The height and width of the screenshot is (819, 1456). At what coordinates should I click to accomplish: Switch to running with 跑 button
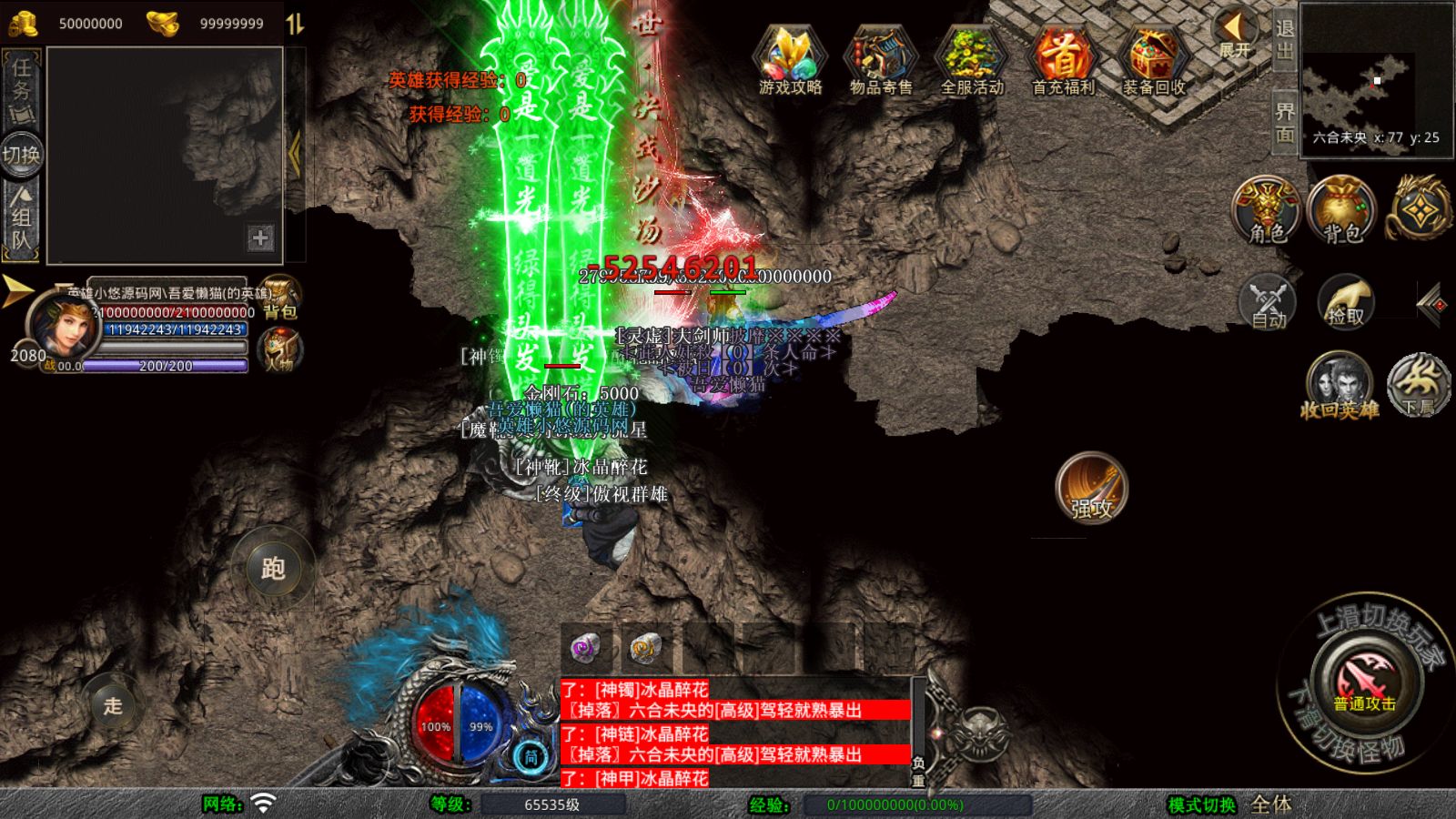[273, 569]
